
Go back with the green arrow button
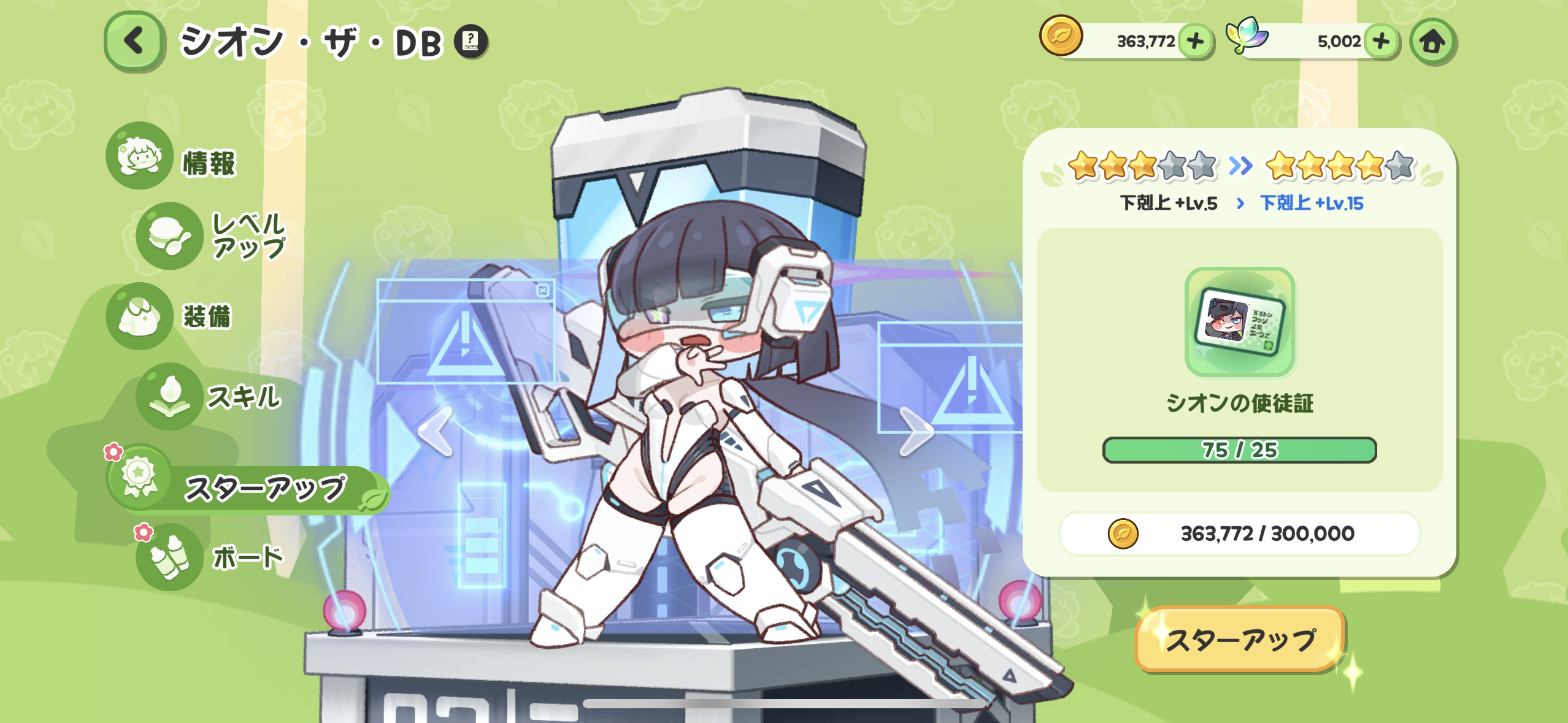tap(134, 42)
